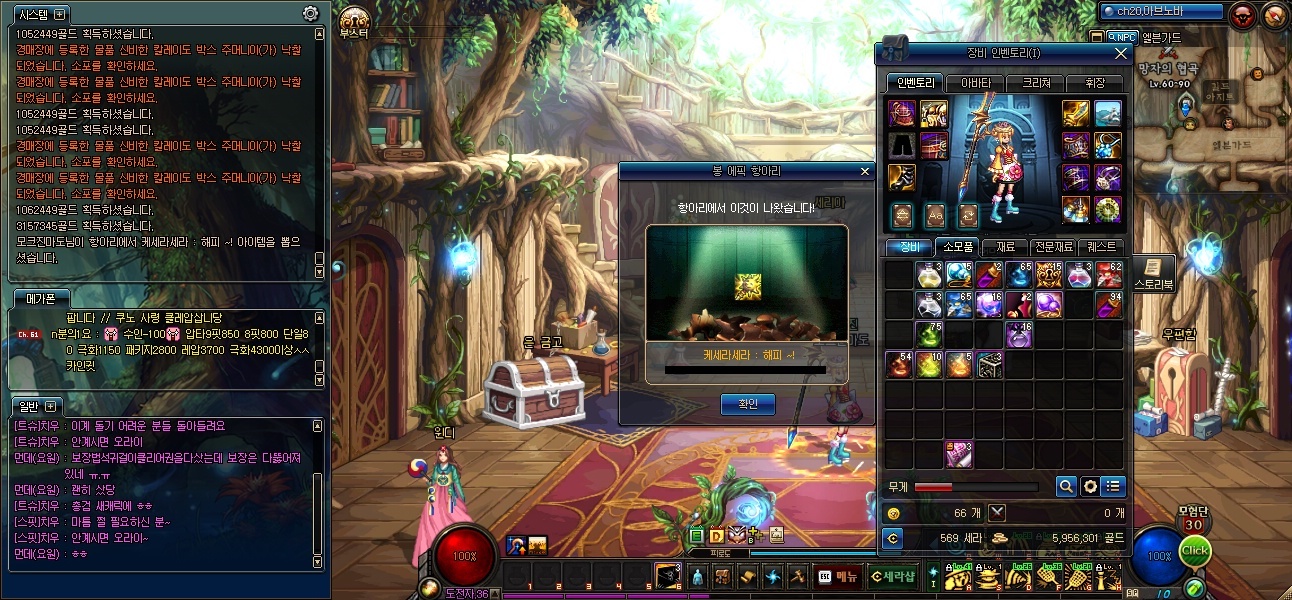This screenshot has width=1292, height=600.
Task: Click the channel selector ch20.아브노바
Action: tap(1162, 12)
